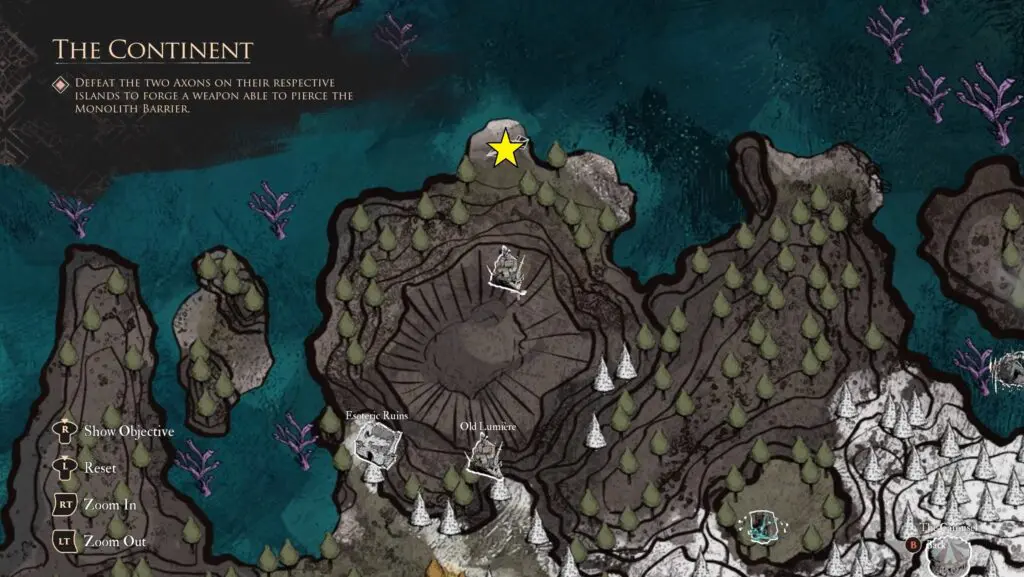The height and width of the screenshot is (577, 1024).
Task: Select the Esoteric Ruins map marker
Action: (x=378, y=441)
